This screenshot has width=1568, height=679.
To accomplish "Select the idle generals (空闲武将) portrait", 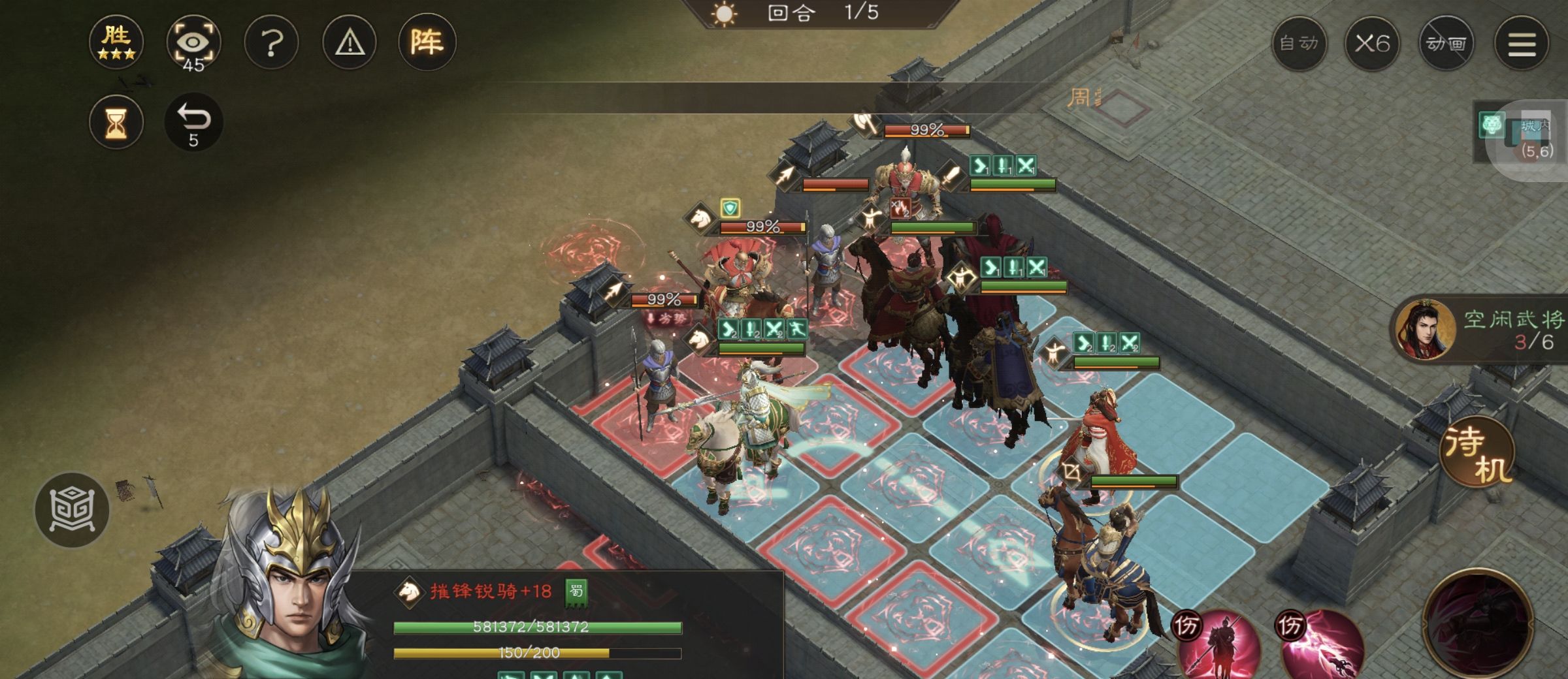I will pyautogui.click(x=1425, y=330).
